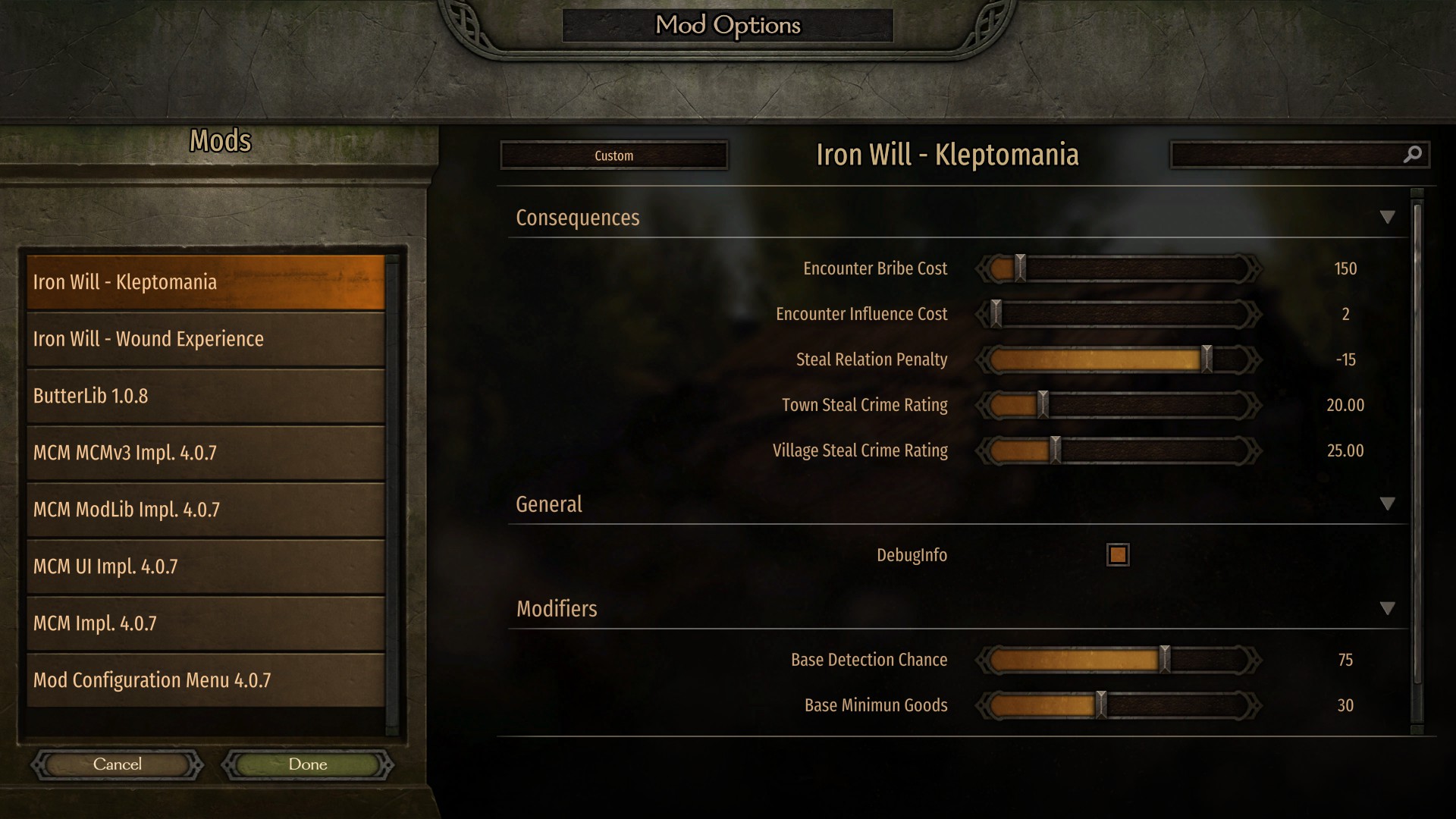Adjust the Encounter Bribe Cost slider
This screenshot has height=819, width=1456.
tap(1020, 268)
